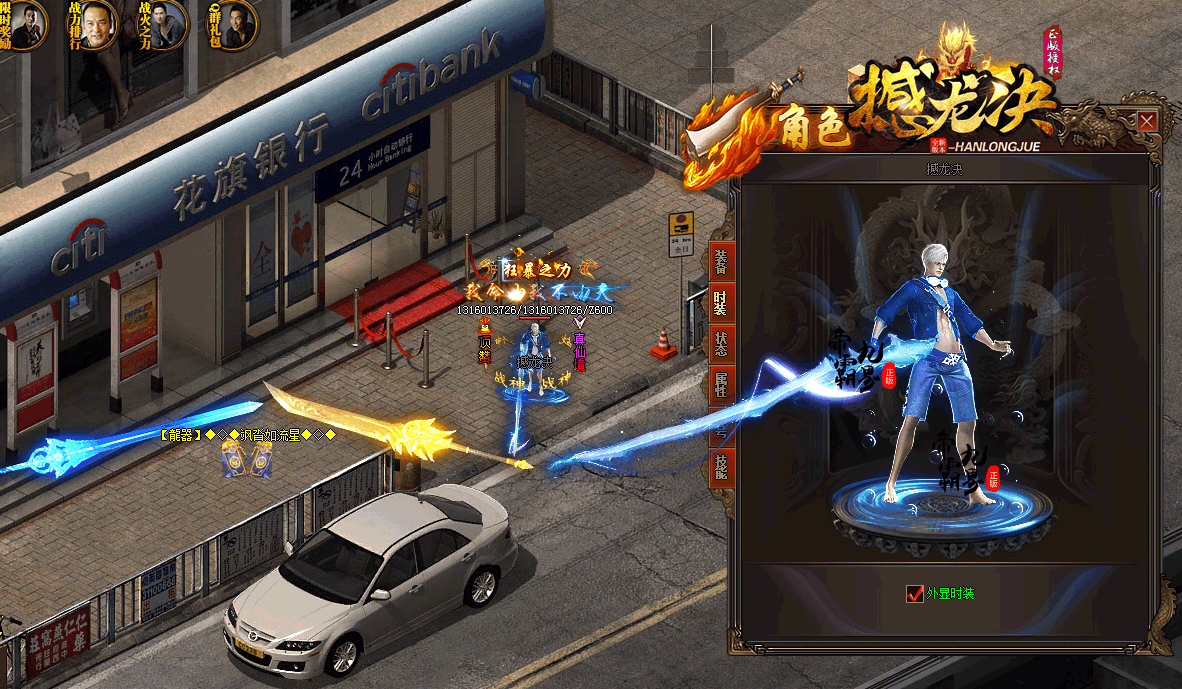
Task: Show the 属性 attributes tab
Action: (720, 384)
